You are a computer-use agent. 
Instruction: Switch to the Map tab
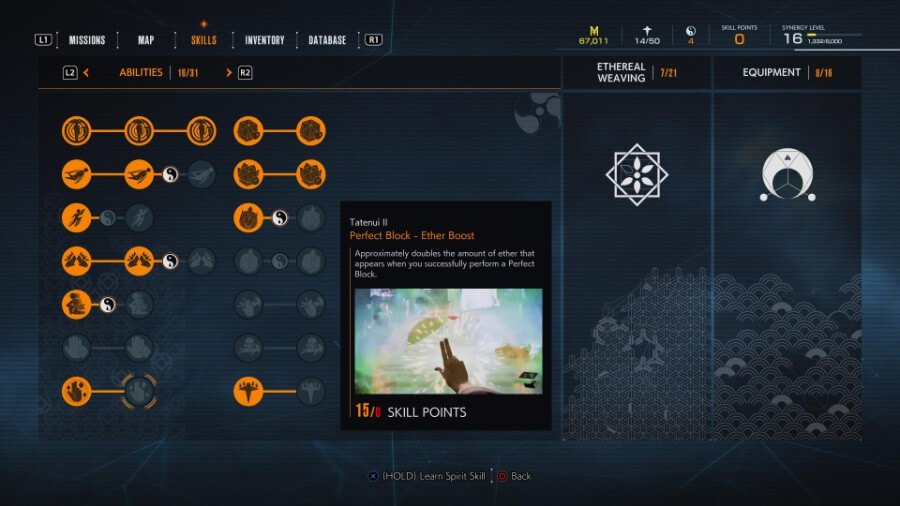point(146,40)
